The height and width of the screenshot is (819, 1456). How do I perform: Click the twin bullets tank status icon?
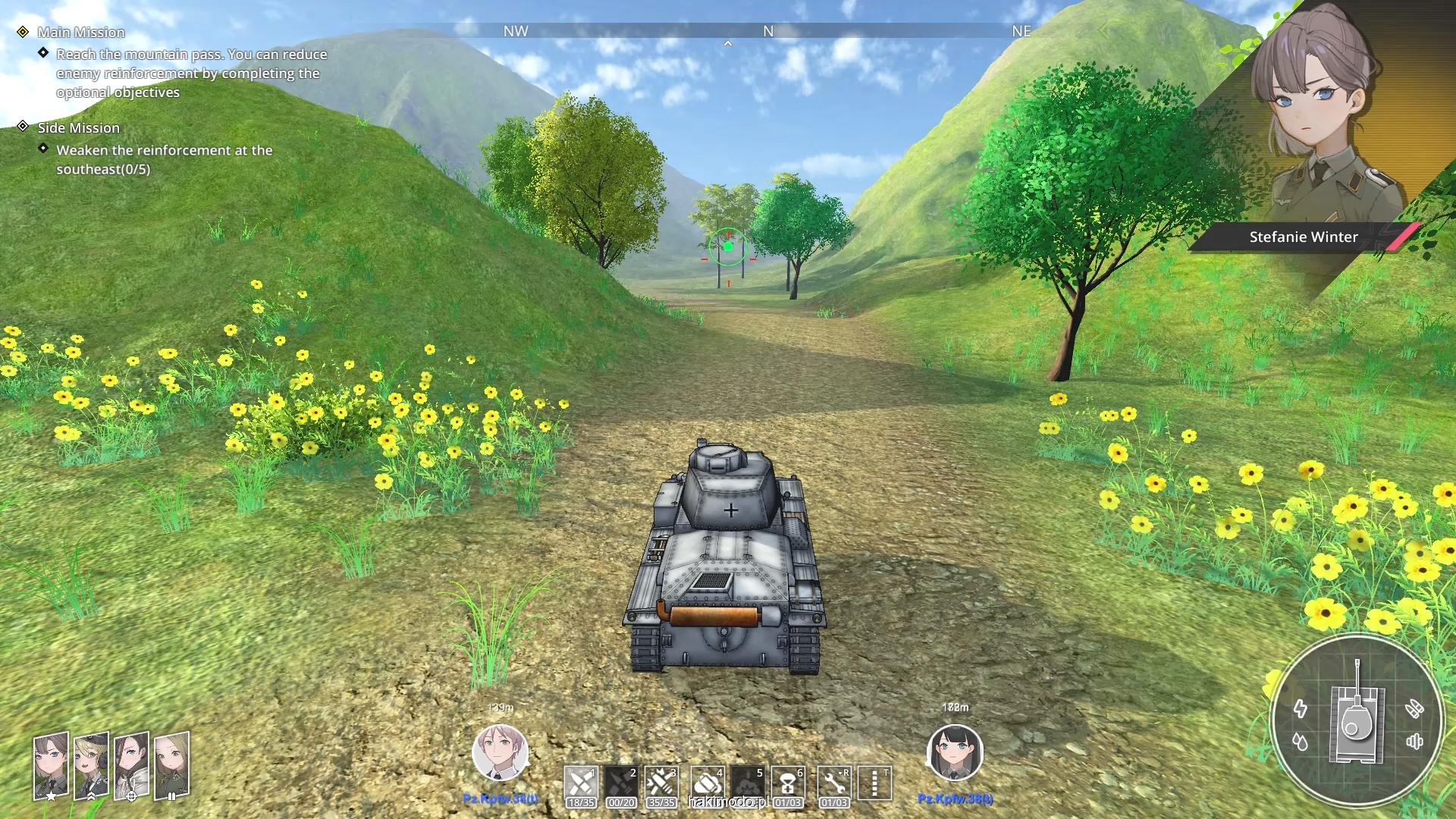click(x=1414, y=709)
